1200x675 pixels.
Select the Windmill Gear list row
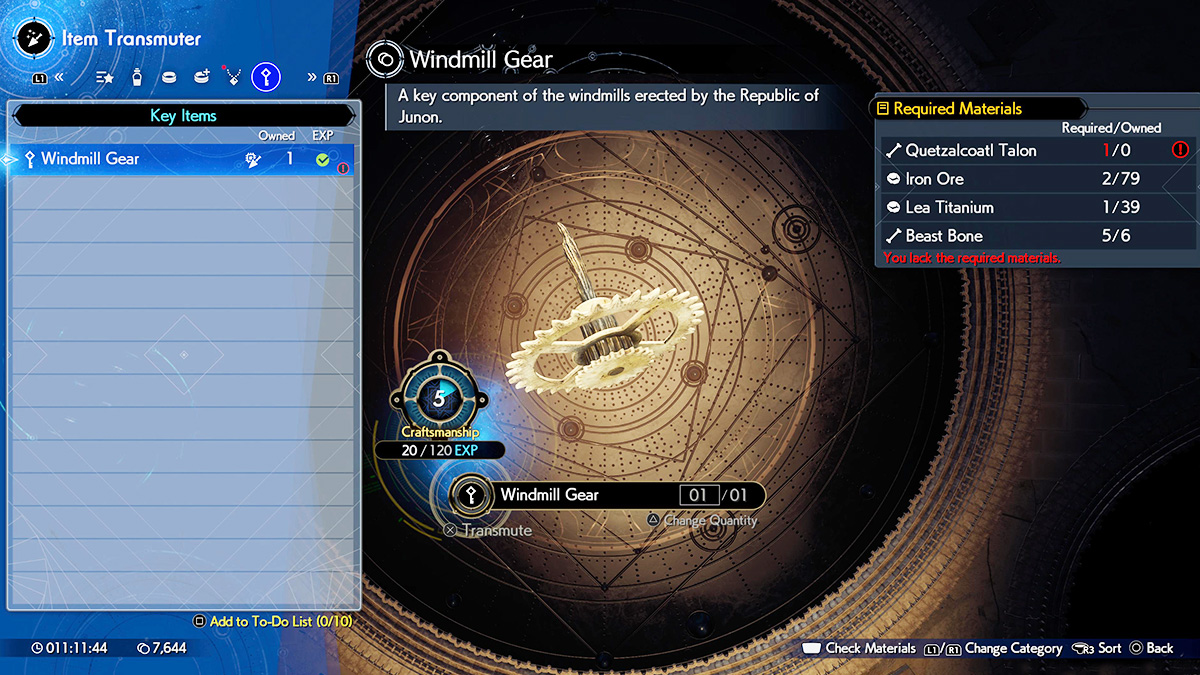[x=180, y=159]
